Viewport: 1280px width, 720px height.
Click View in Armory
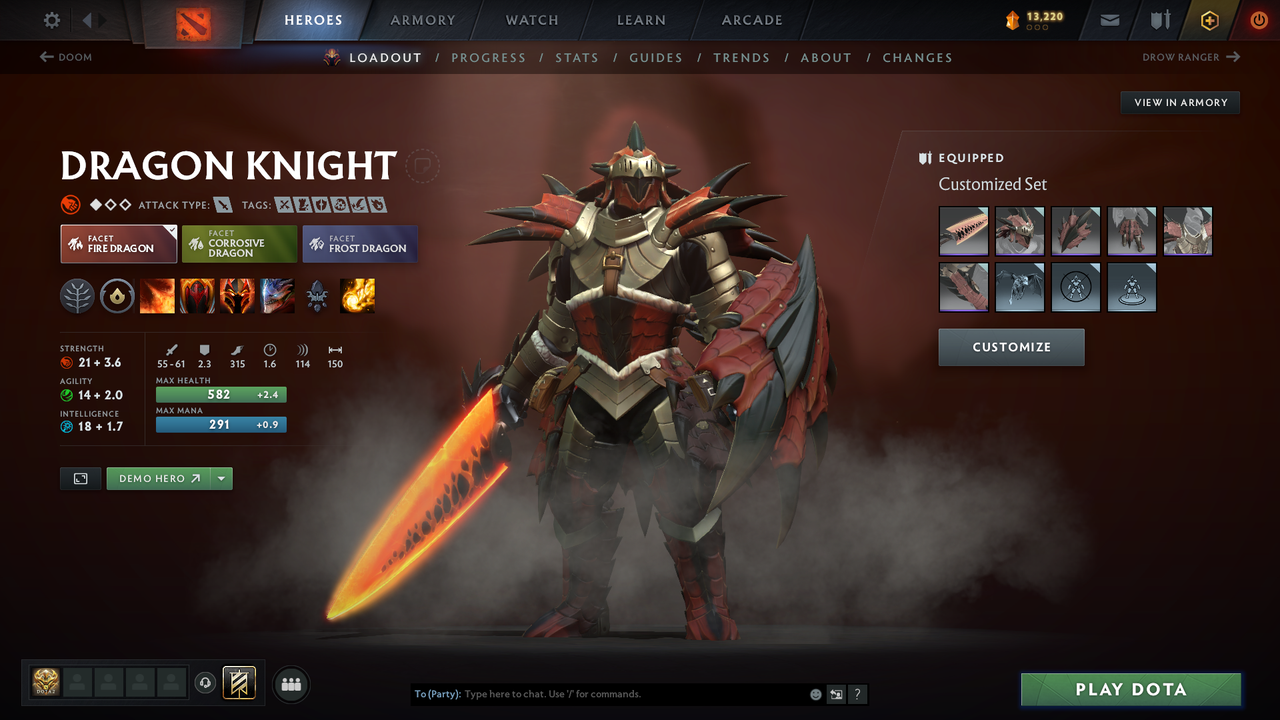pos(1179,102)
